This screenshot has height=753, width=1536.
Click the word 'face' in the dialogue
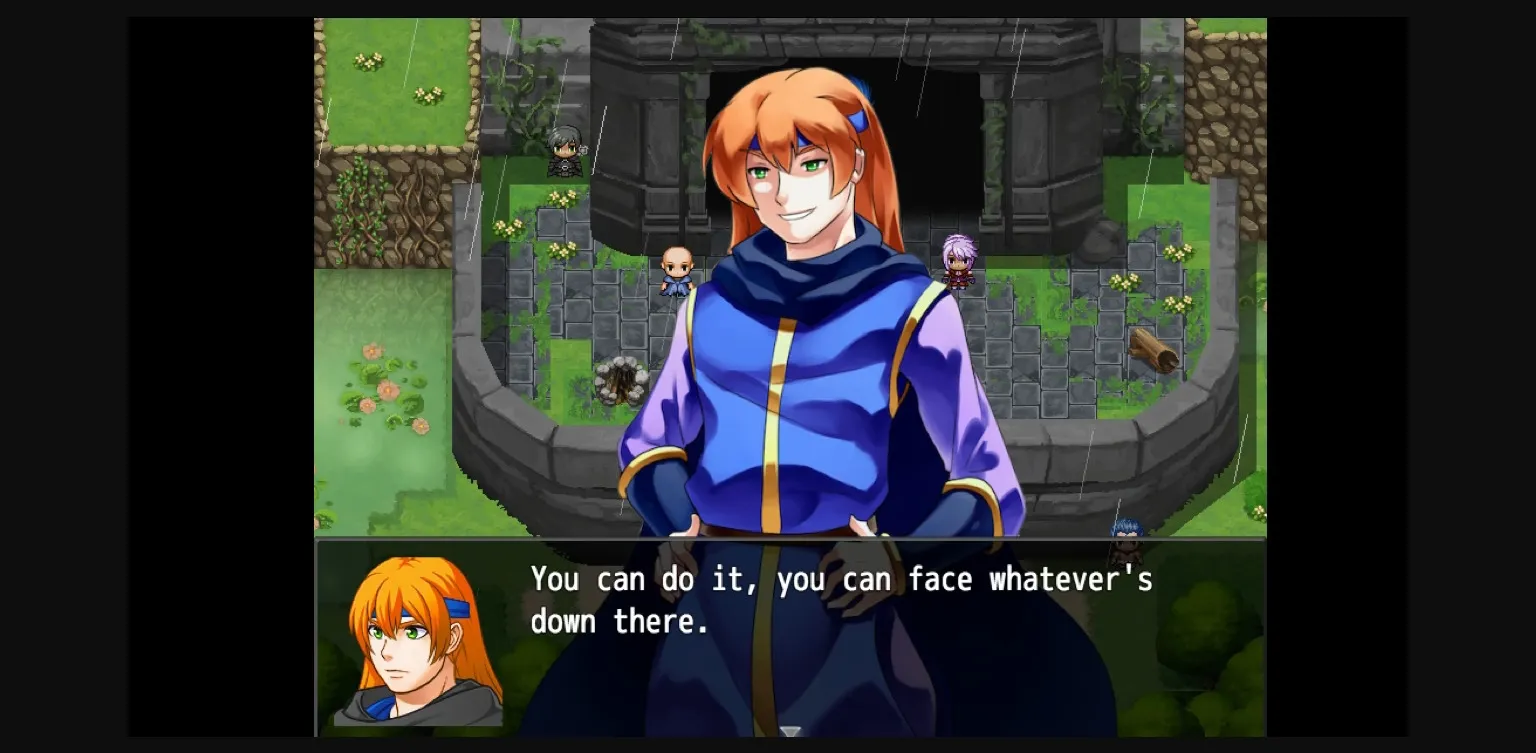pyautogui.click(x=942, y=579)
